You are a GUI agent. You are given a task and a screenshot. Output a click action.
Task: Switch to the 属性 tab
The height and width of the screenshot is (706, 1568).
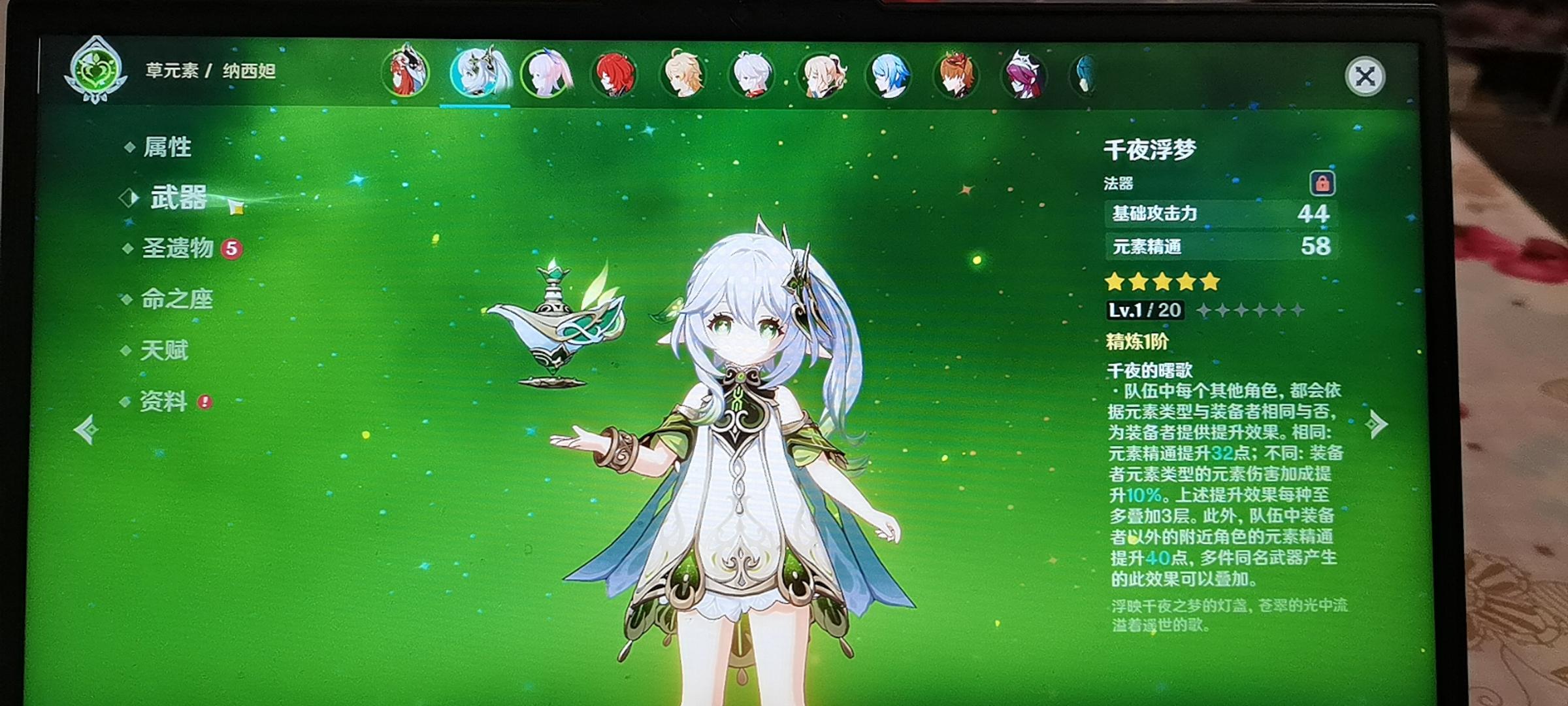tap(167, 147)
